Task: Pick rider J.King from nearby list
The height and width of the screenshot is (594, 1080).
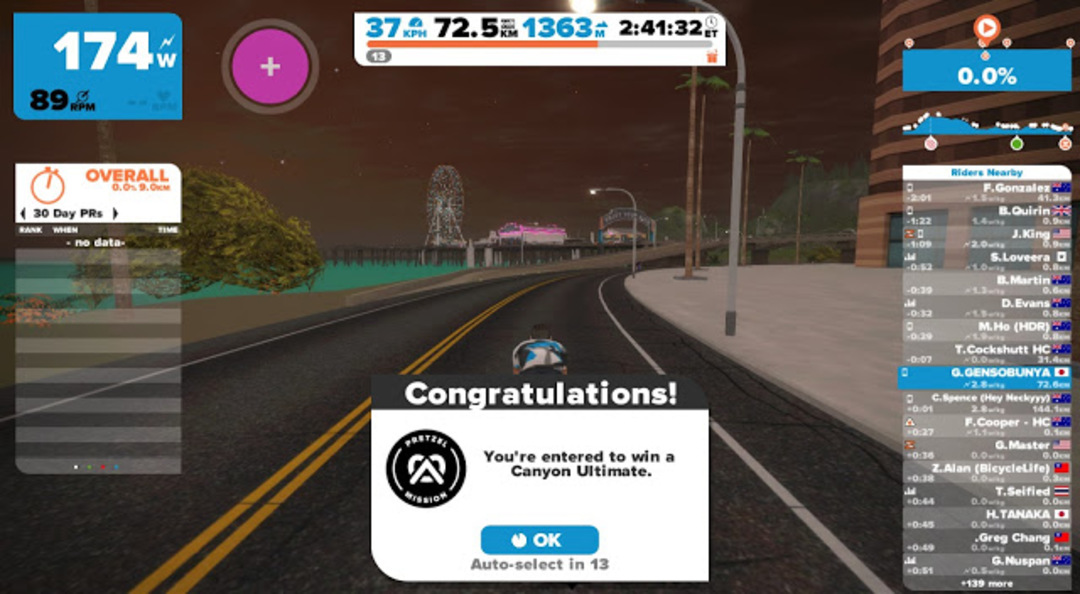Action: tap(987, 238)
